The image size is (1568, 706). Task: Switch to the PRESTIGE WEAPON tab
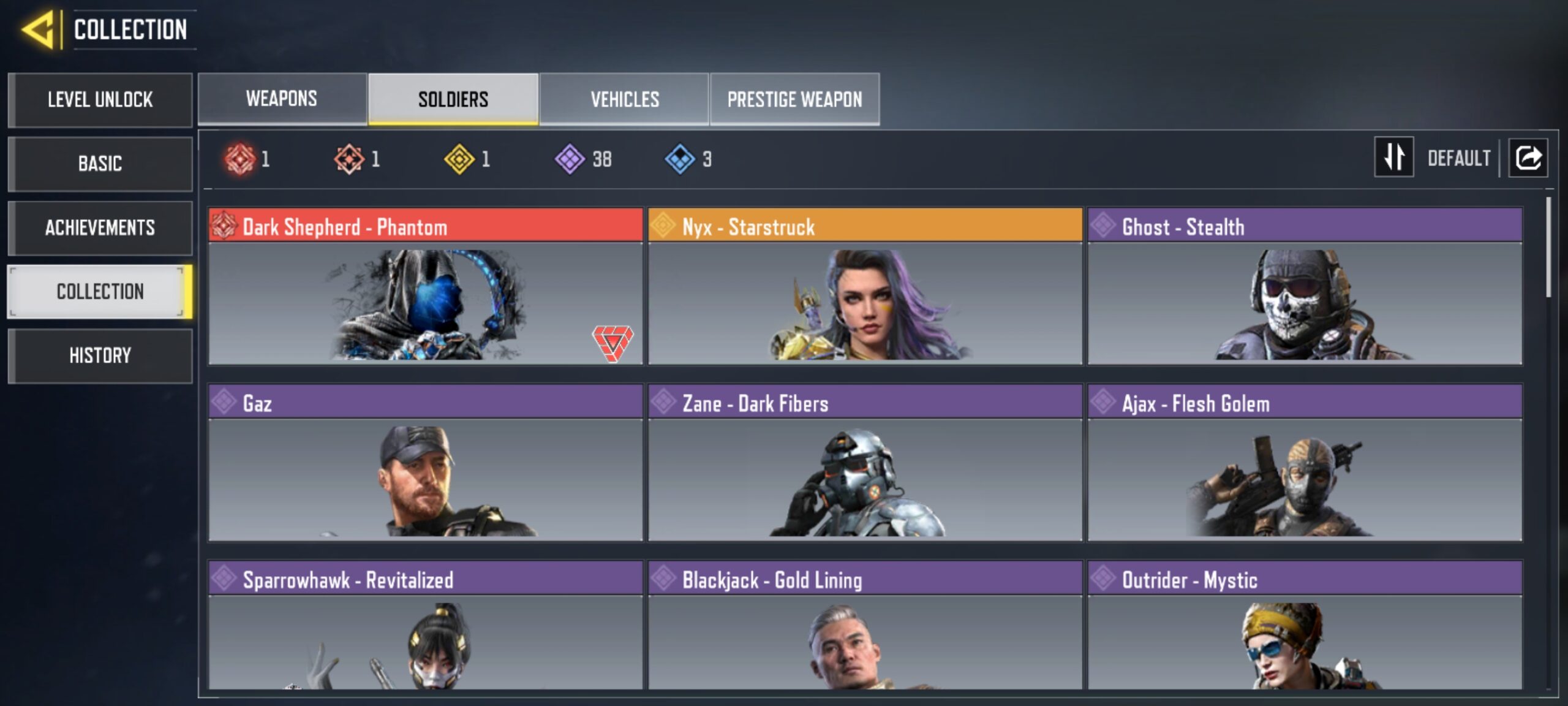click(794, 99)
